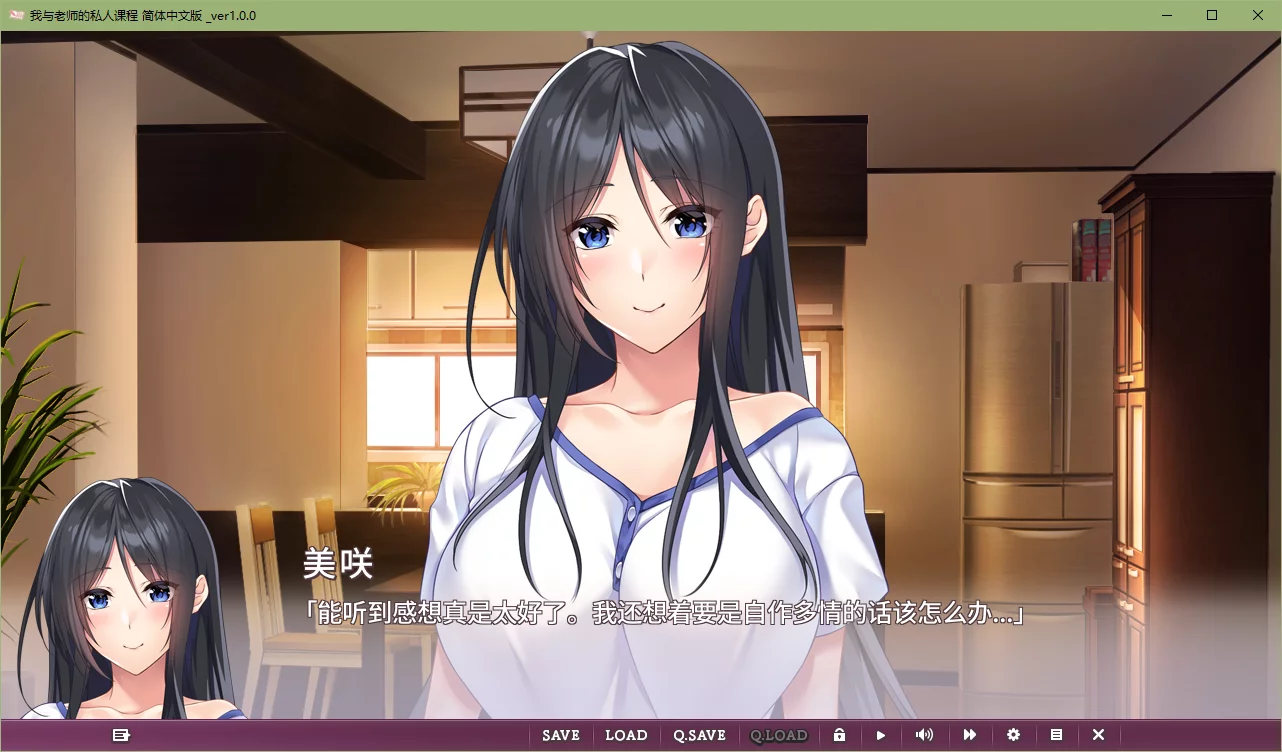Screen dimensions: 1282x752
Task: Mute game audio via the speaker icon
Action: click(924, 735)
